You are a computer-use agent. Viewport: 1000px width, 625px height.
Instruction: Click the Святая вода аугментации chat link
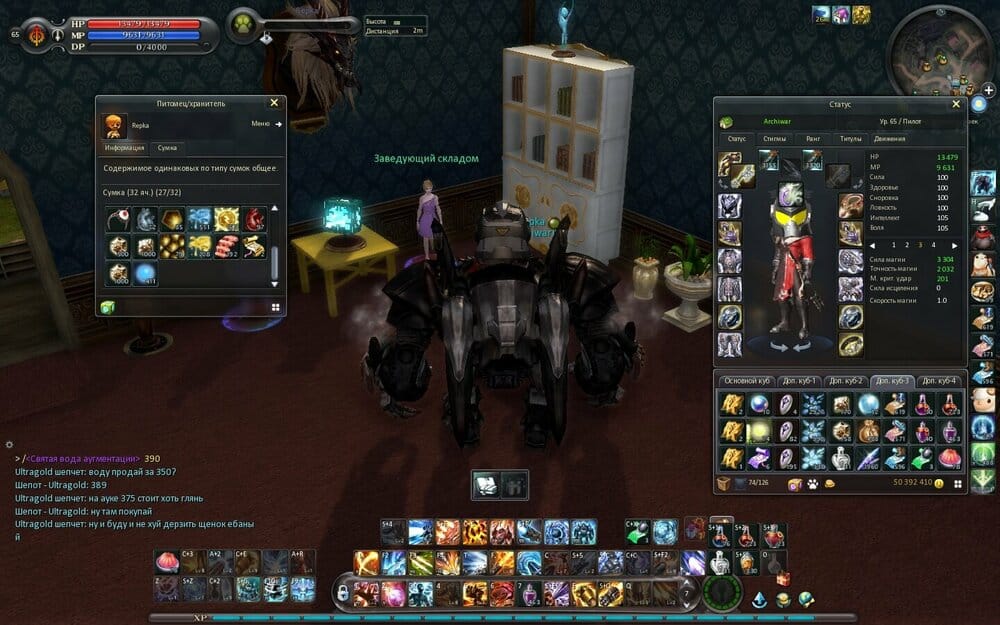pos(83,458)
